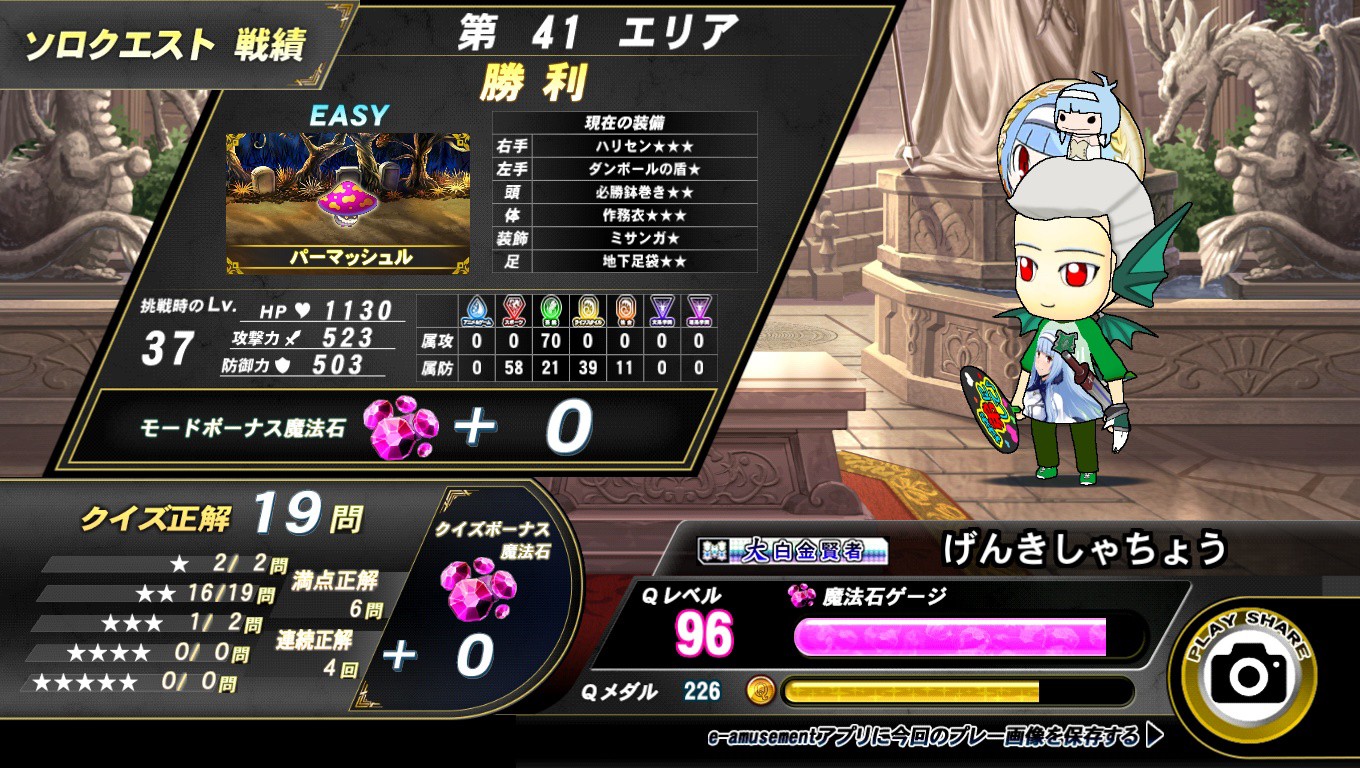Select the purple 文系学問 genre icon
The image size is (1360, 768).
pos(662,310)
